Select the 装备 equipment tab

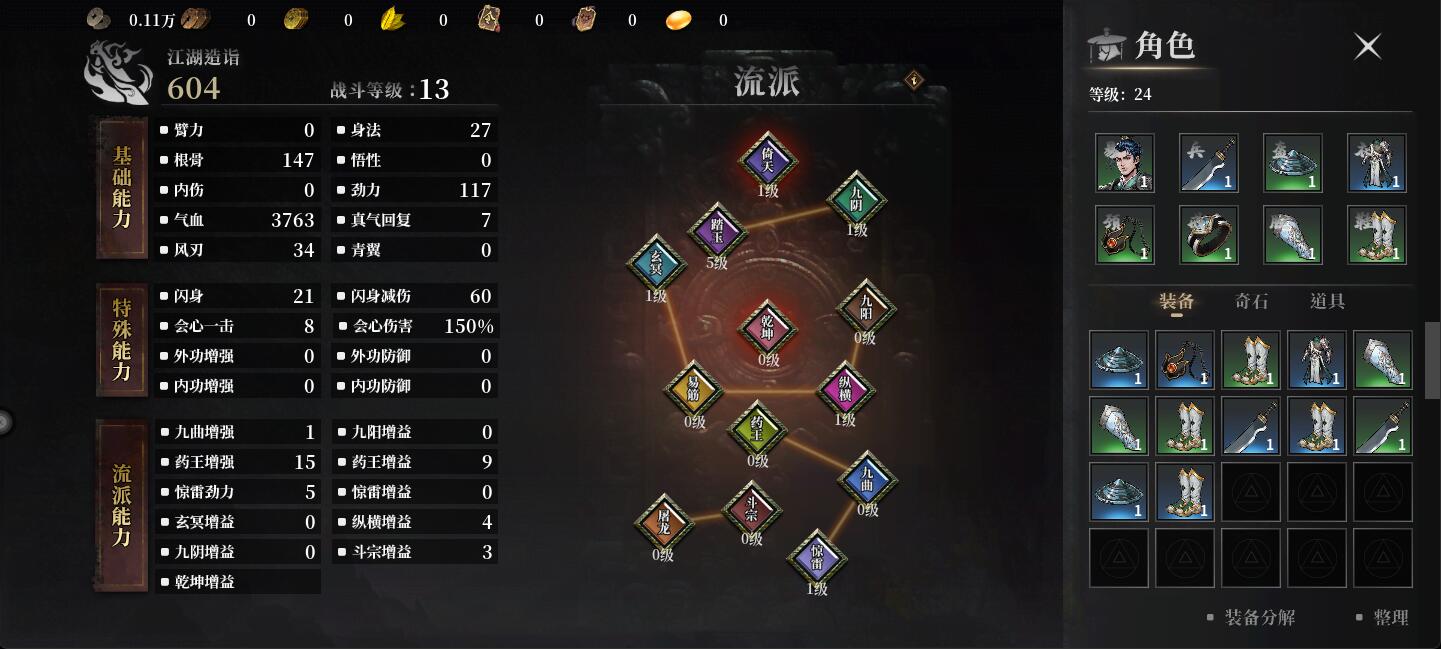(x=1177, y=301)
